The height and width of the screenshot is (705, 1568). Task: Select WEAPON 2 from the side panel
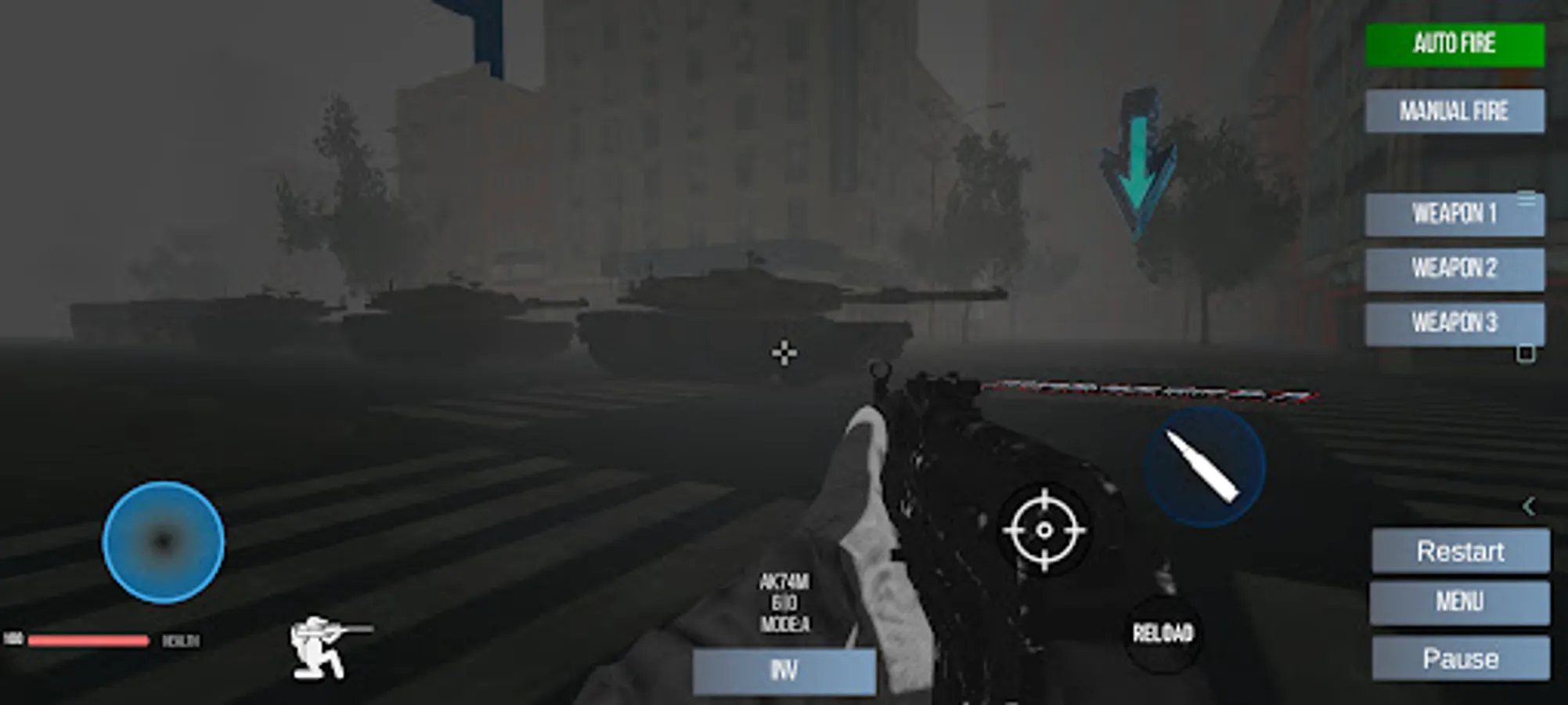click(1456, 269)
